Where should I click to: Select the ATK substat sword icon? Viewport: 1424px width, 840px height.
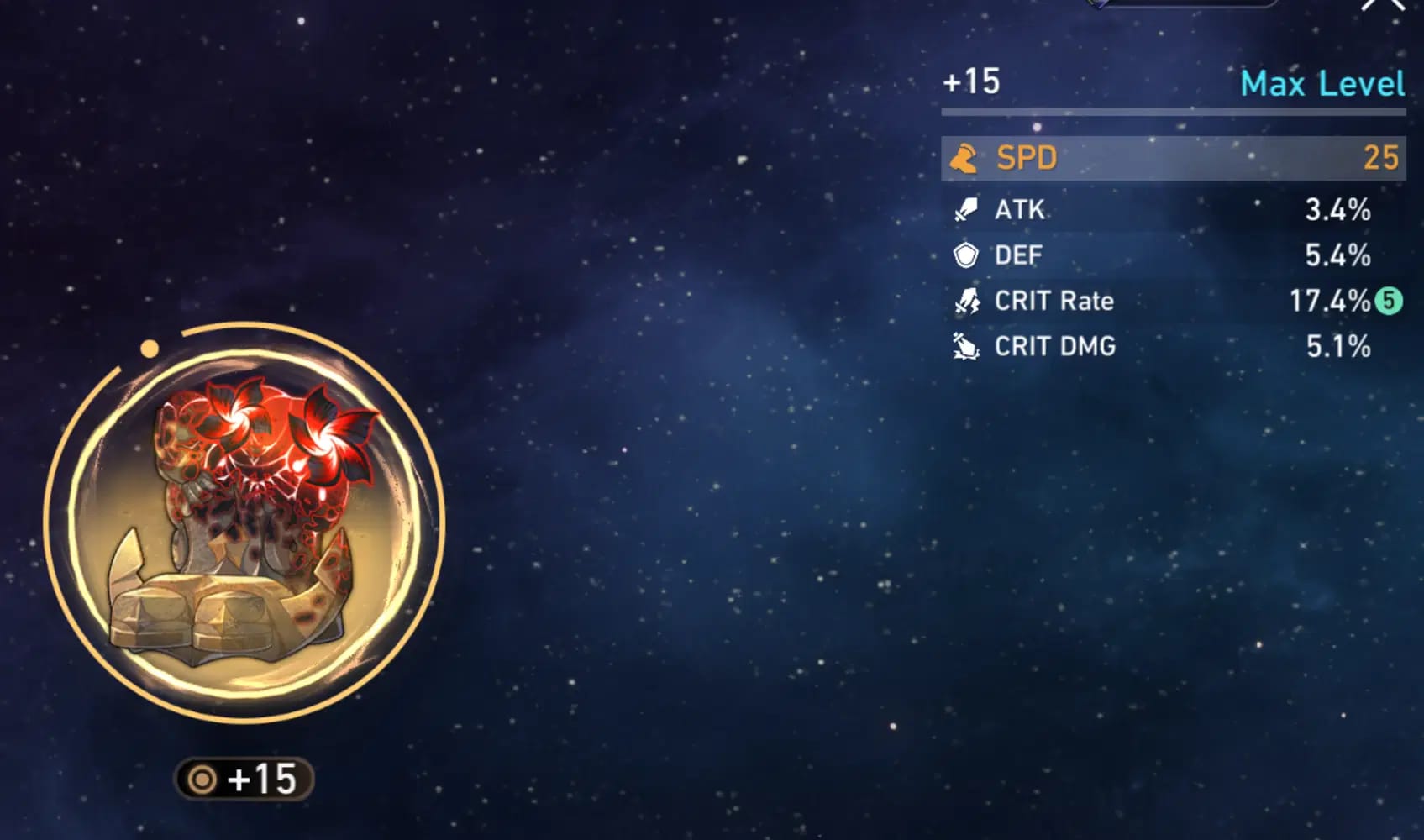(966, 210)
